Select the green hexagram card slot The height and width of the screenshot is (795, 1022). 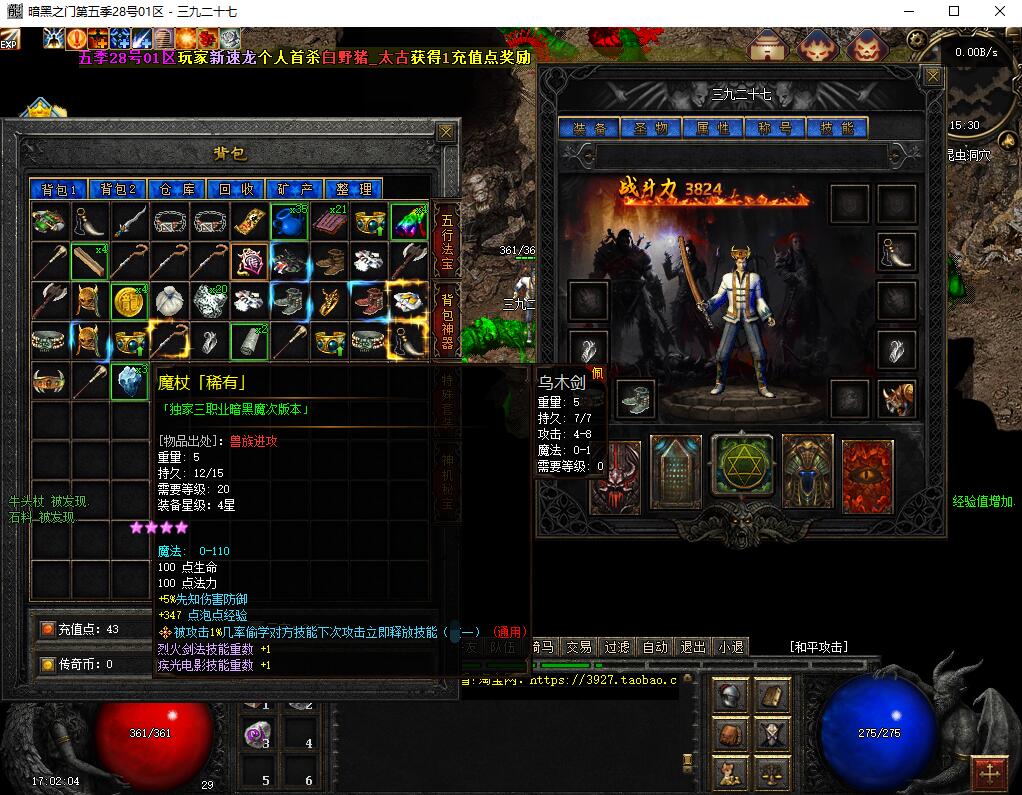742,467
